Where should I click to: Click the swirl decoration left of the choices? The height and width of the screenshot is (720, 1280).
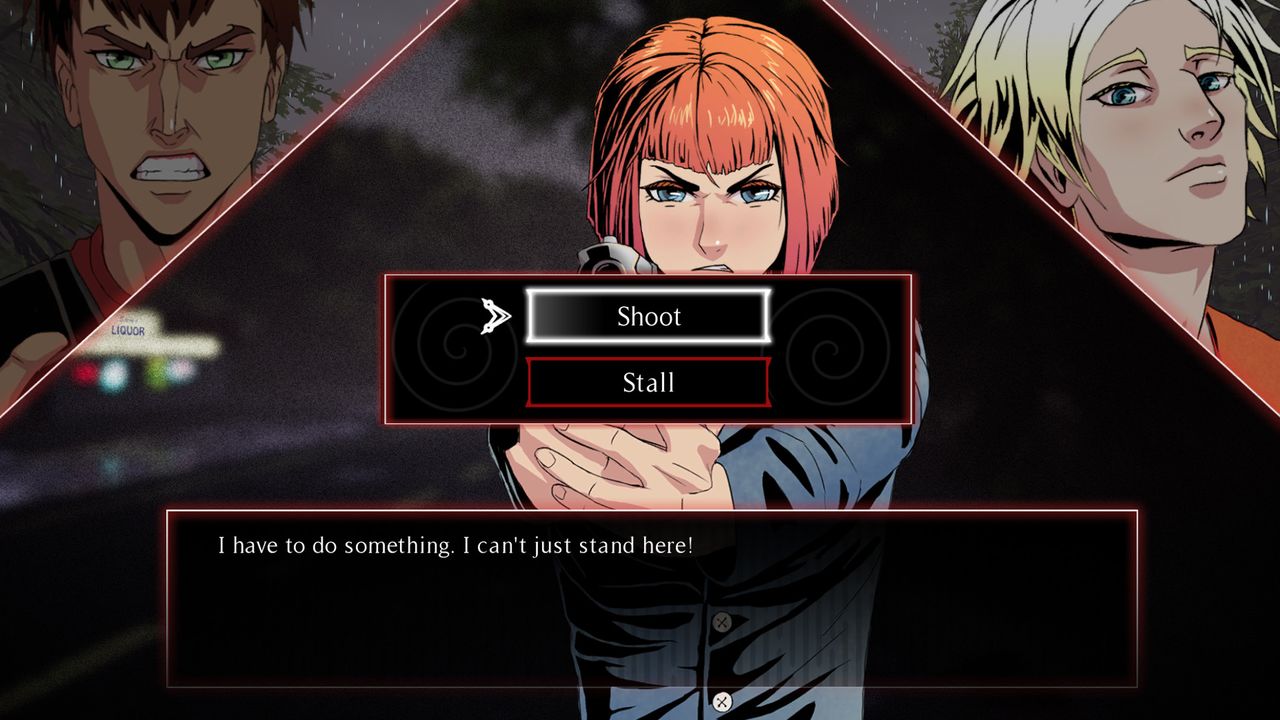coord(455,351)
